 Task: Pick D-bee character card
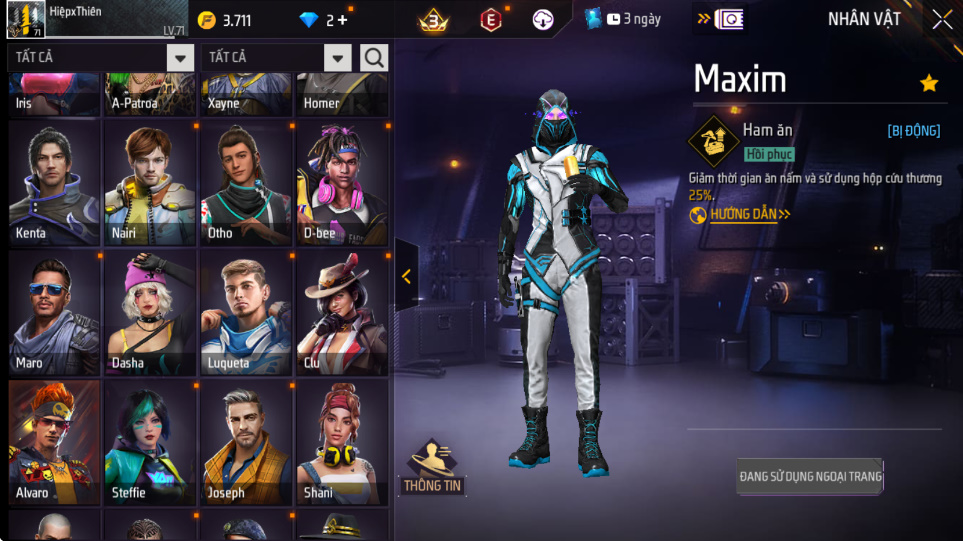pos(342,184)
